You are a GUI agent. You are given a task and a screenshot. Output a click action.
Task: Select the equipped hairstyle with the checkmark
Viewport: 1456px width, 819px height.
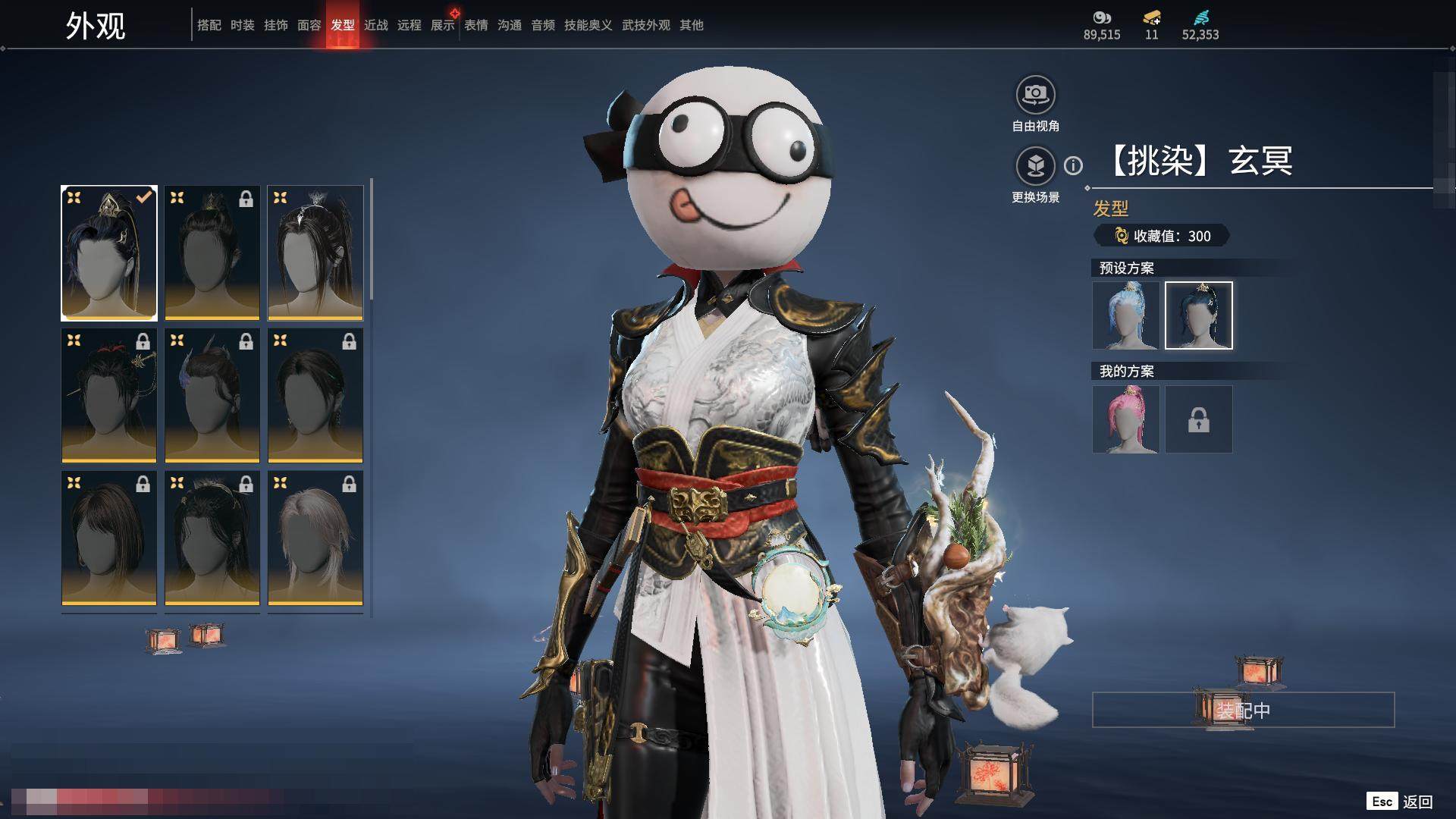109,253
